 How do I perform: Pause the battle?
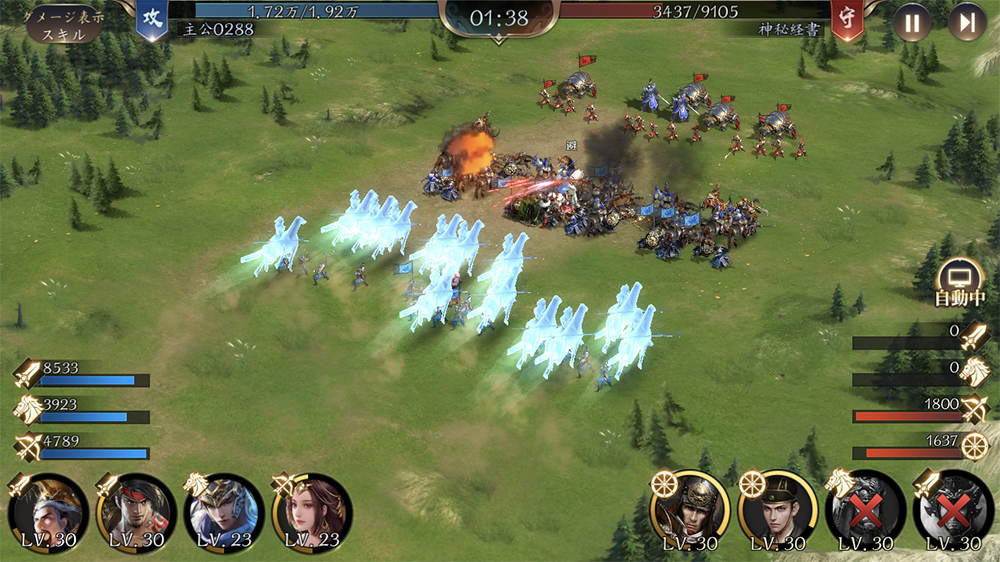coord(911,22)
